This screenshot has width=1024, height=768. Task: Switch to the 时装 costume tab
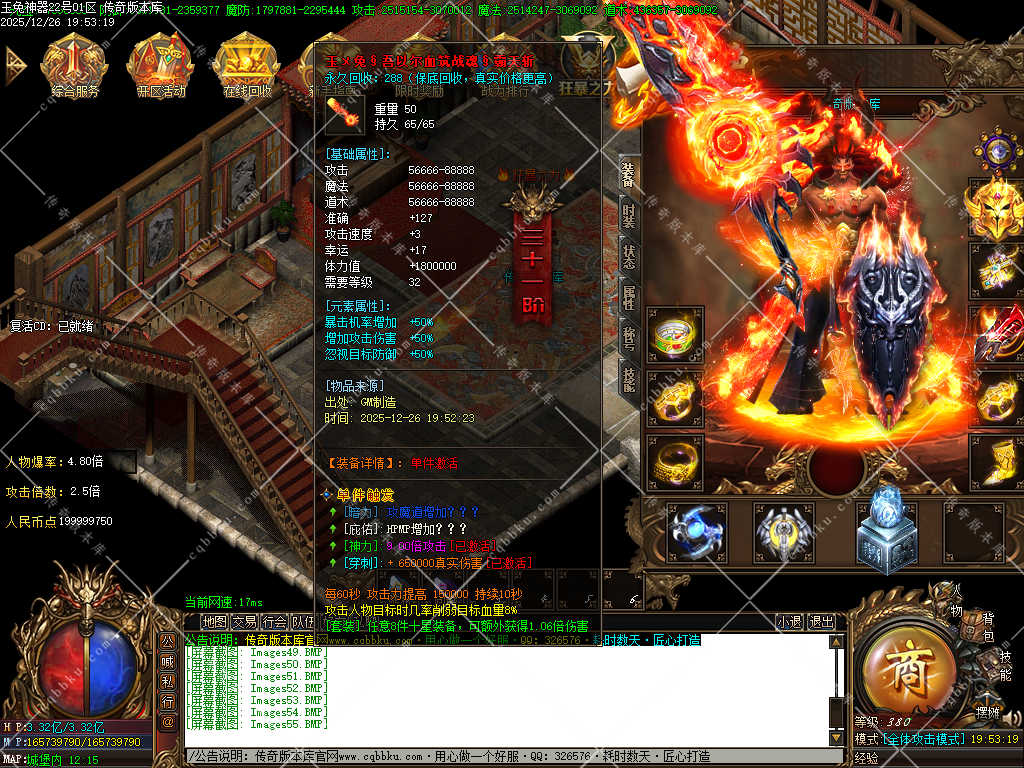(628, 215)
